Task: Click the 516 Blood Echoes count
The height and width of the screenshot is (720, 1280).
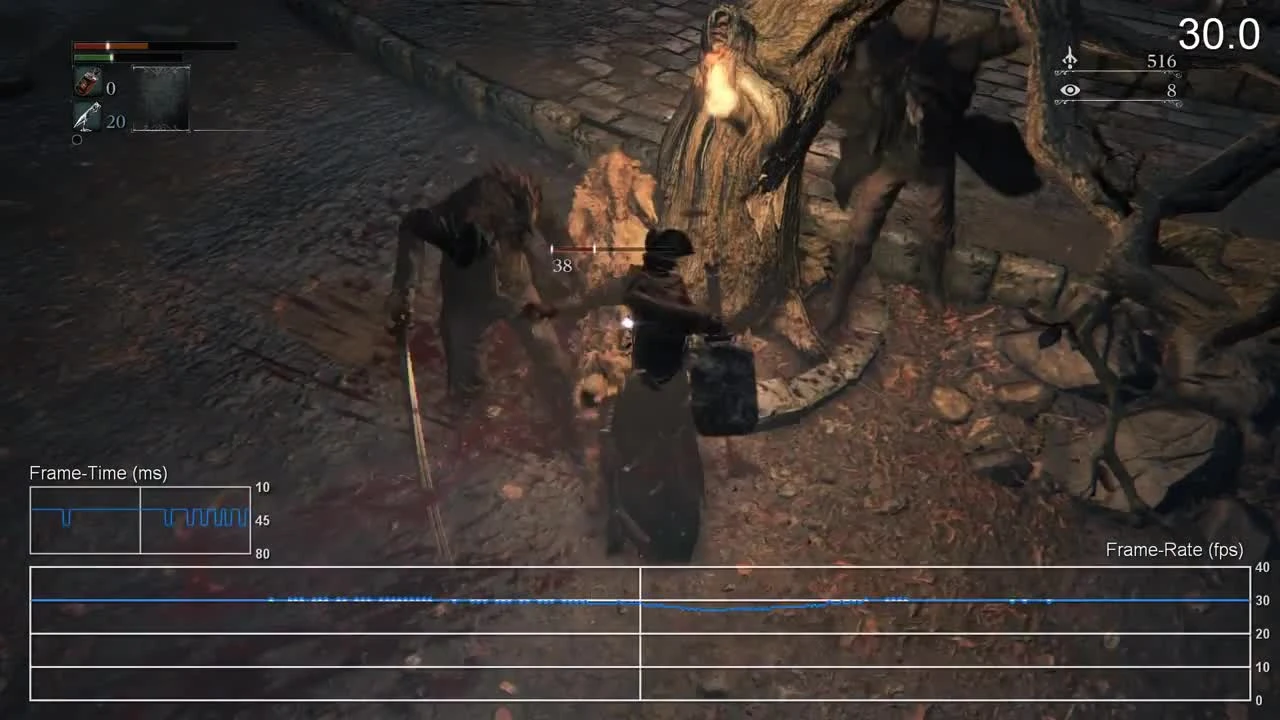Action: [1161, 61]
